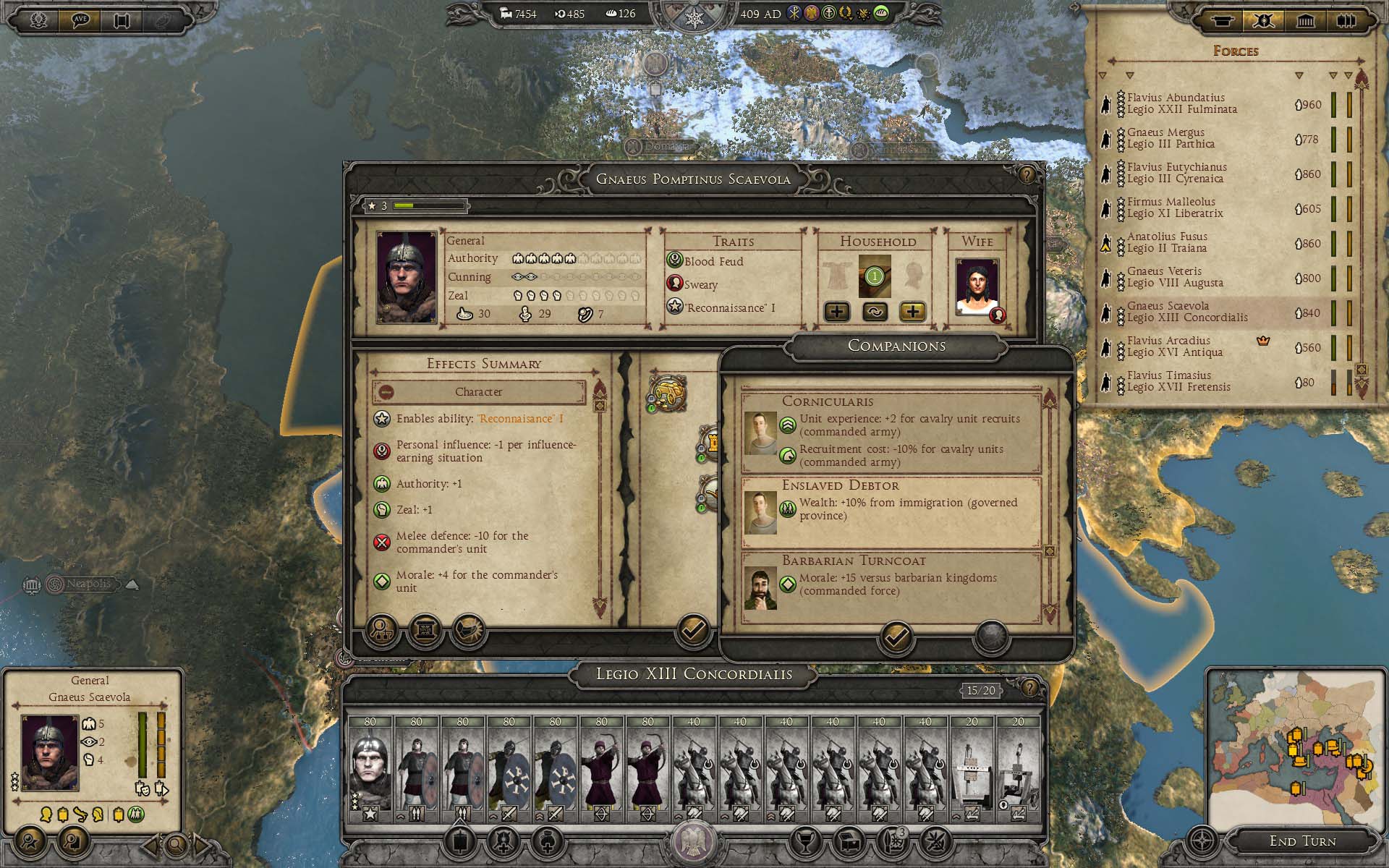Confirm the Companions panel with checkmark
The width and height of the screenshot is (1389, 868).
[896, 637]
